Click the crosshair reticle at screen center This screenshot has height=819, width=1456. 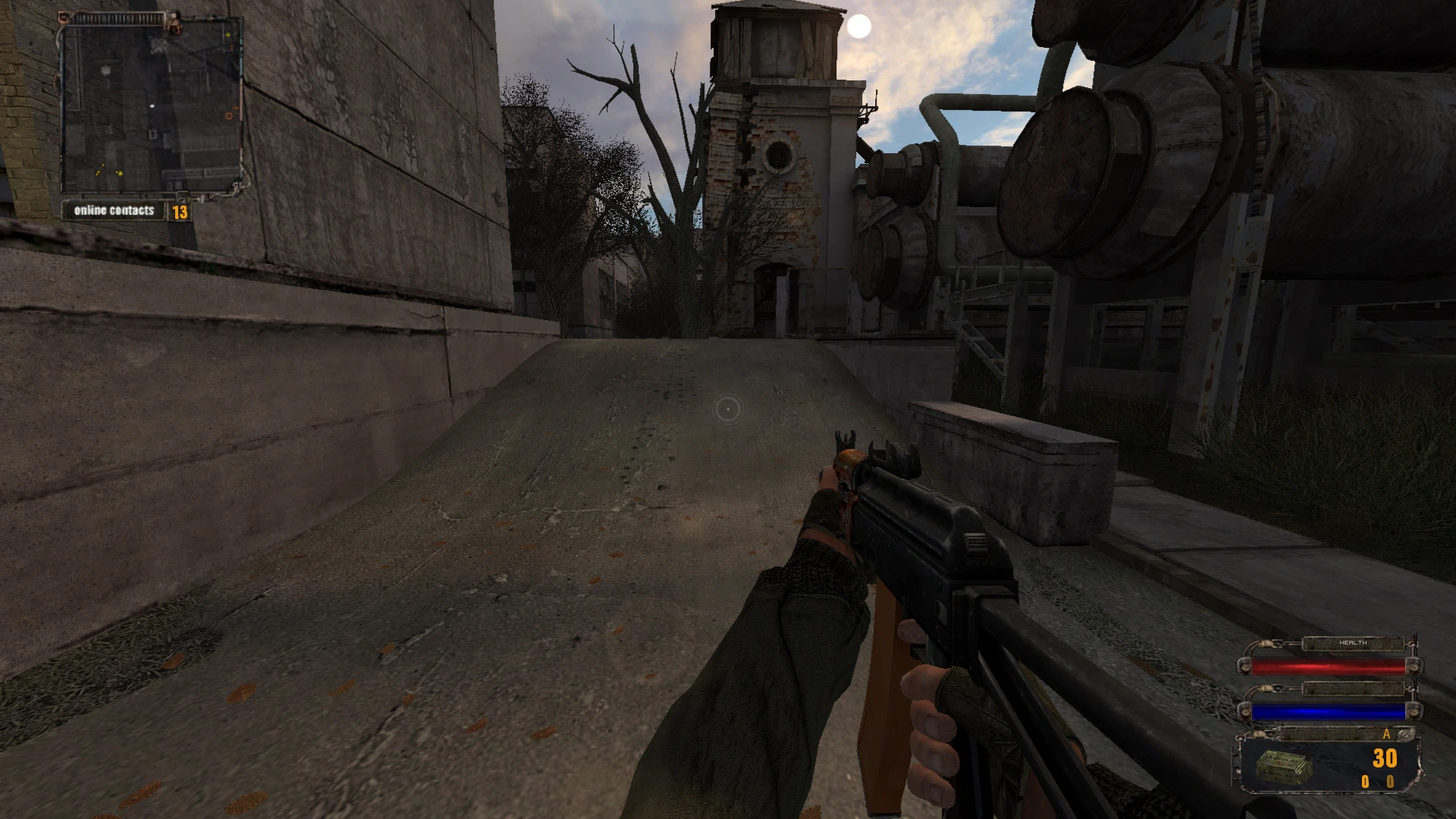coord(728,409)
